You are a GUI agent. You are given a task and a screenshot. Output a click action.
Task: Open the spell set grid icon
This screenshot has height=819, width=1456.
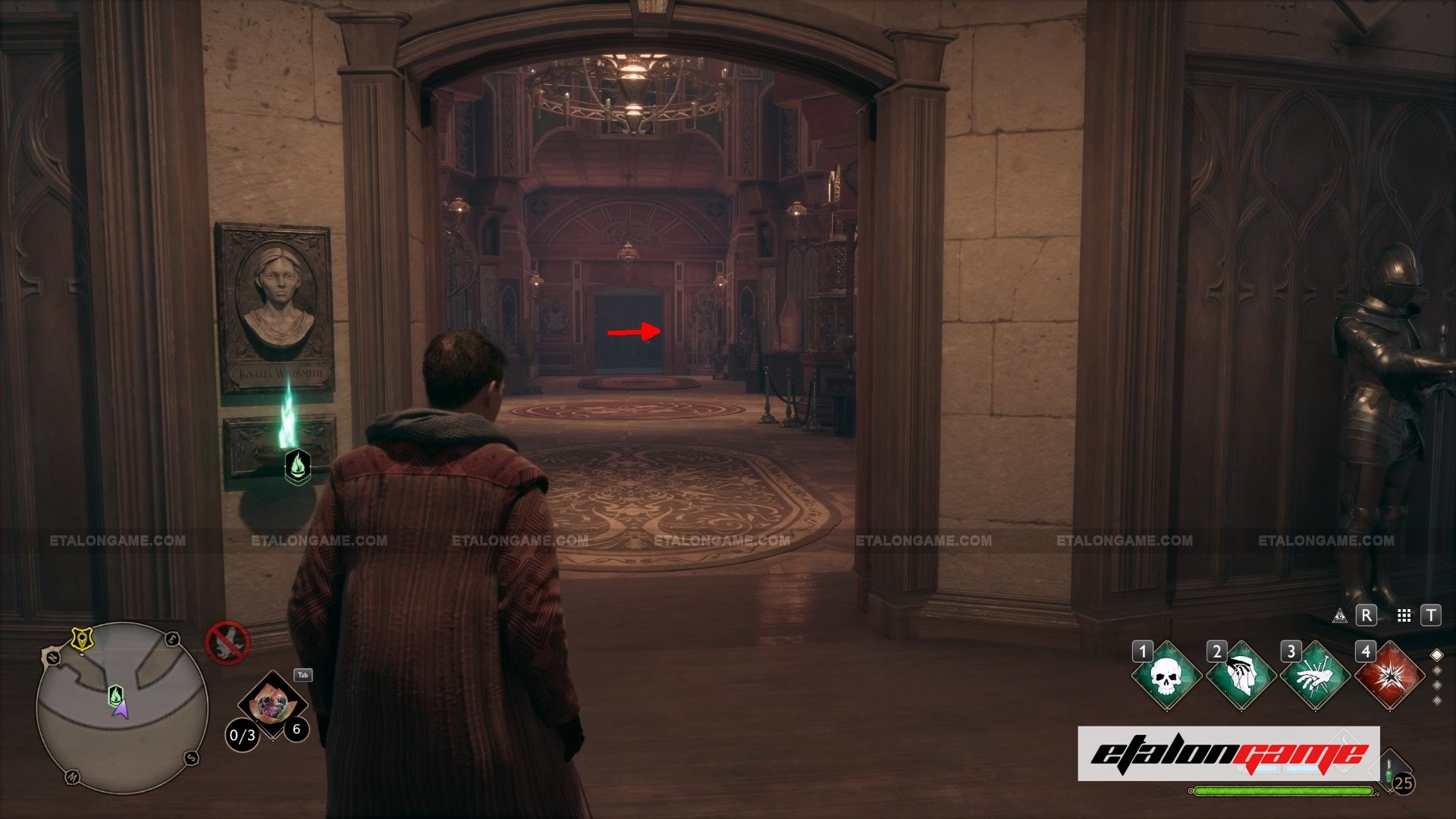(1404, 616)
